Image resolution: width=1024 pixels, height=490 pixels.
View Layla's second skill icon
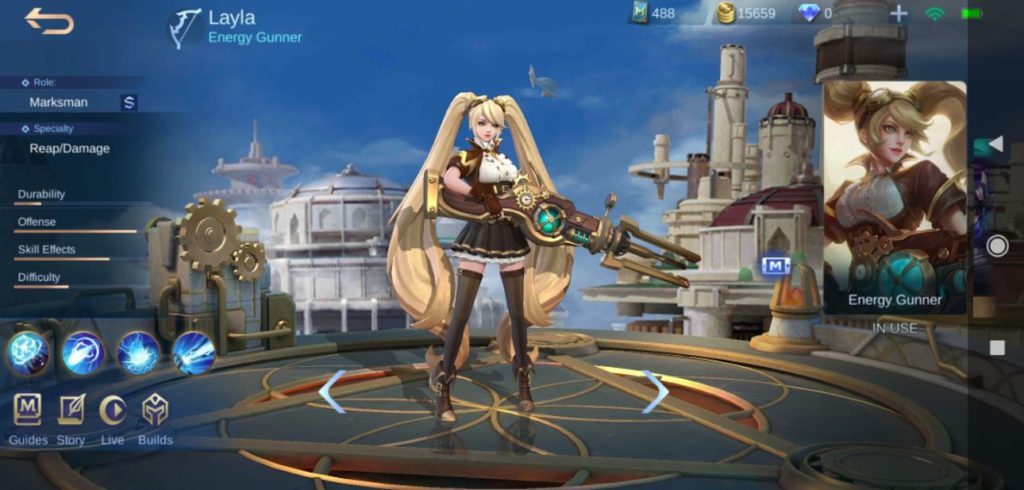point(83,352)
